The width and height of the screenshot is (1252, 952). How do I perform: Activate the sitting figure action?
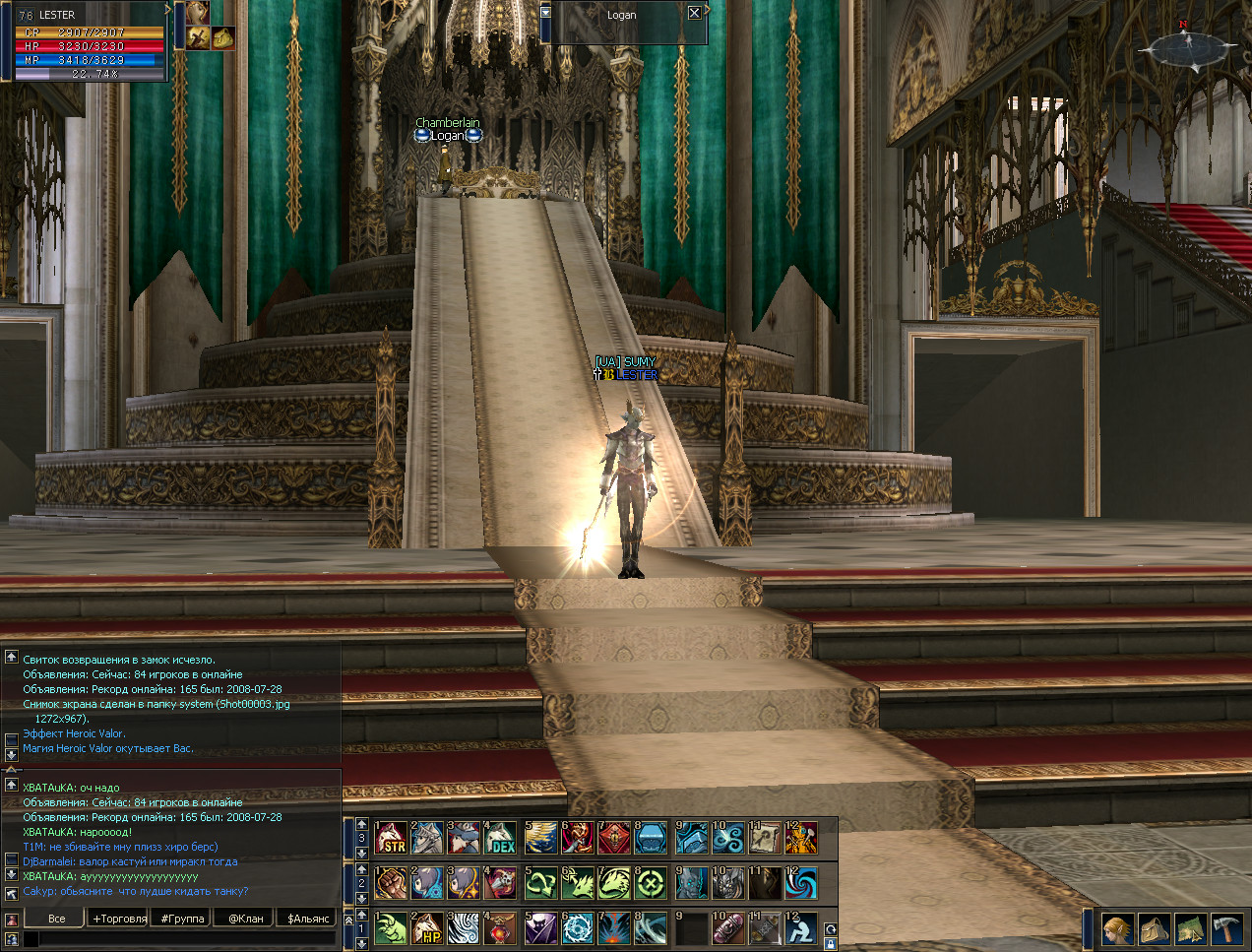point(801,928)
